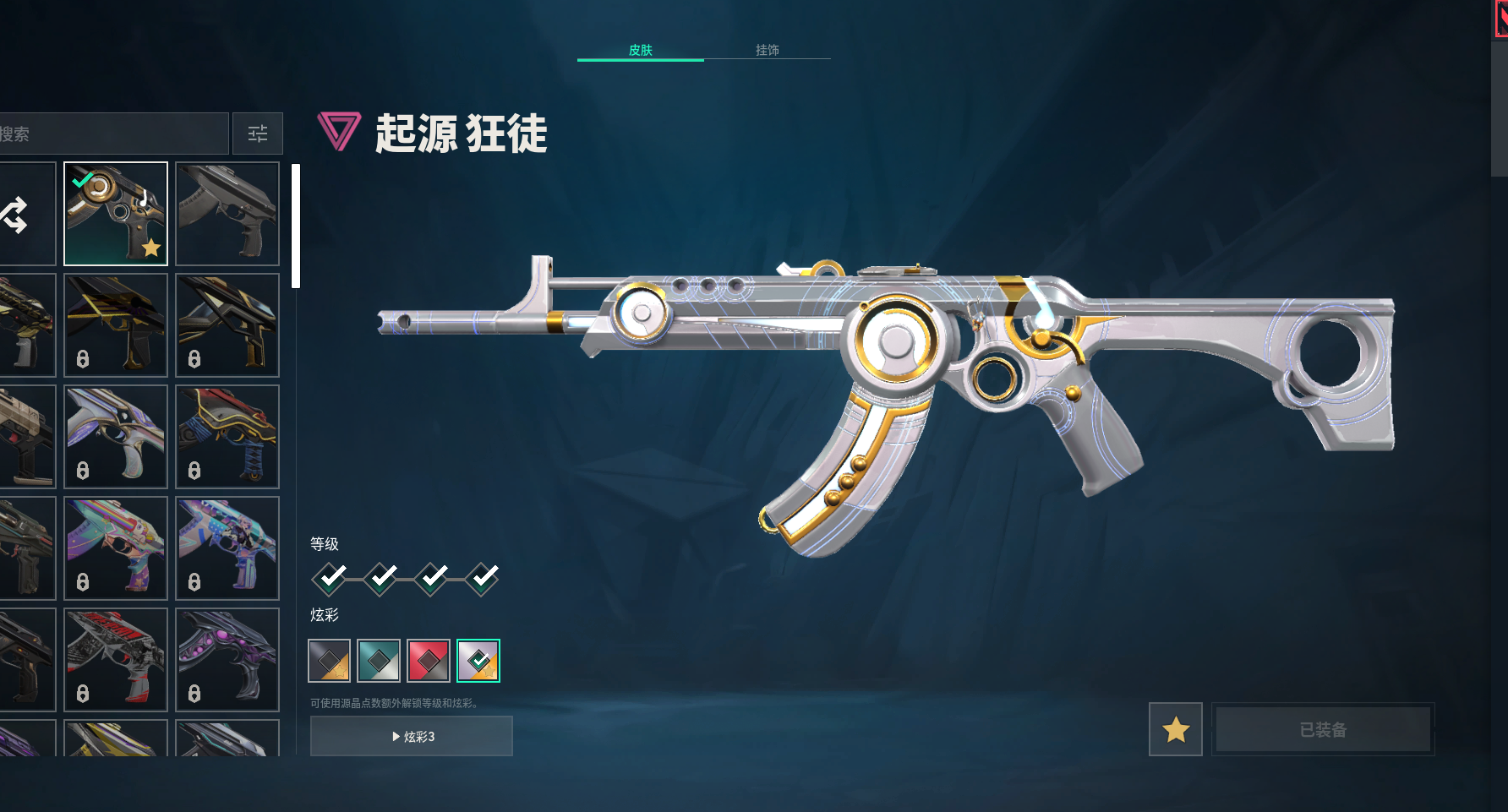Choose the default dark Vandal skin thumbnail
Image resolution: width=1508 pixels, height=812 pixels.
point(227,214)
